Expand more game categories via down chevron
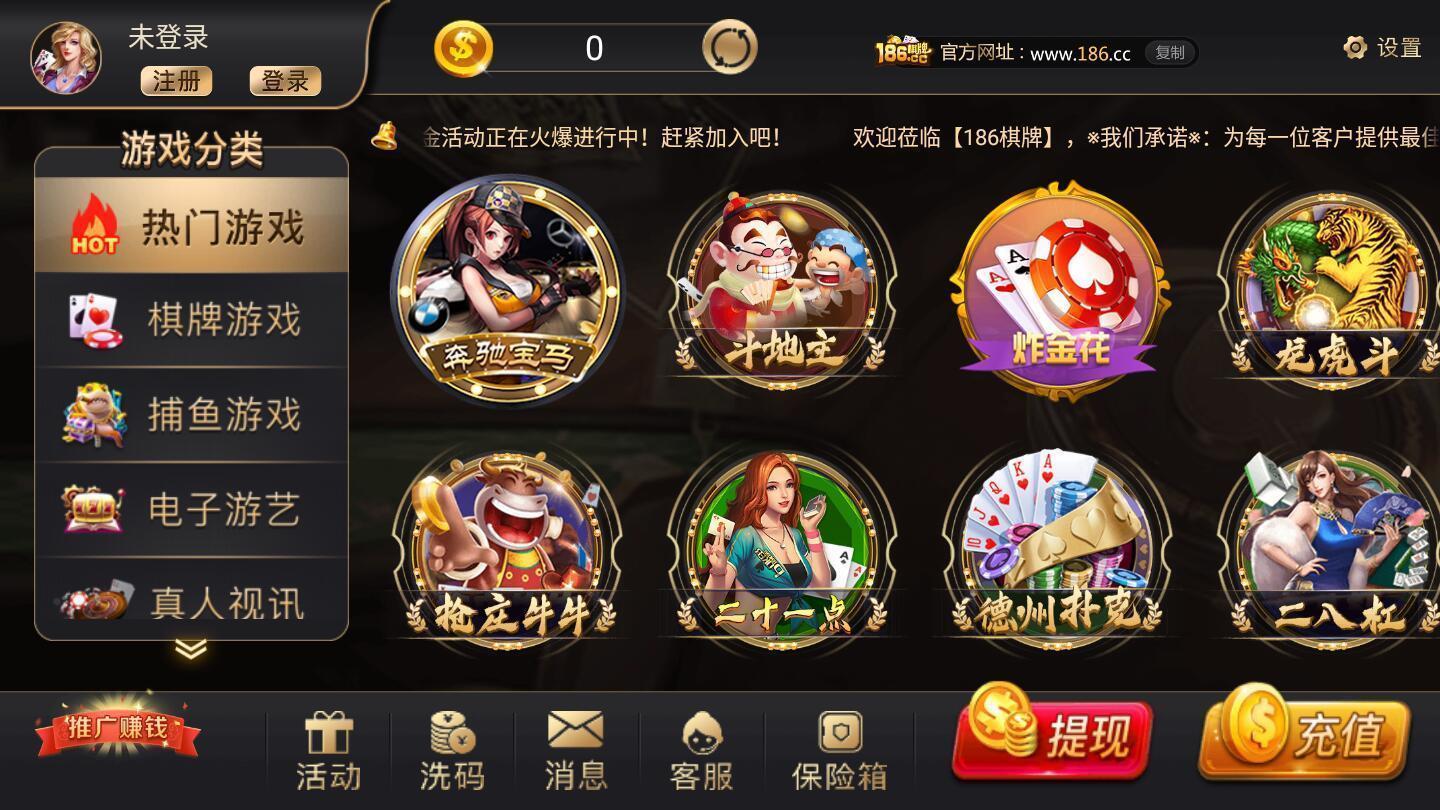This screenshot has width=1440, height=810. (190, 647)
